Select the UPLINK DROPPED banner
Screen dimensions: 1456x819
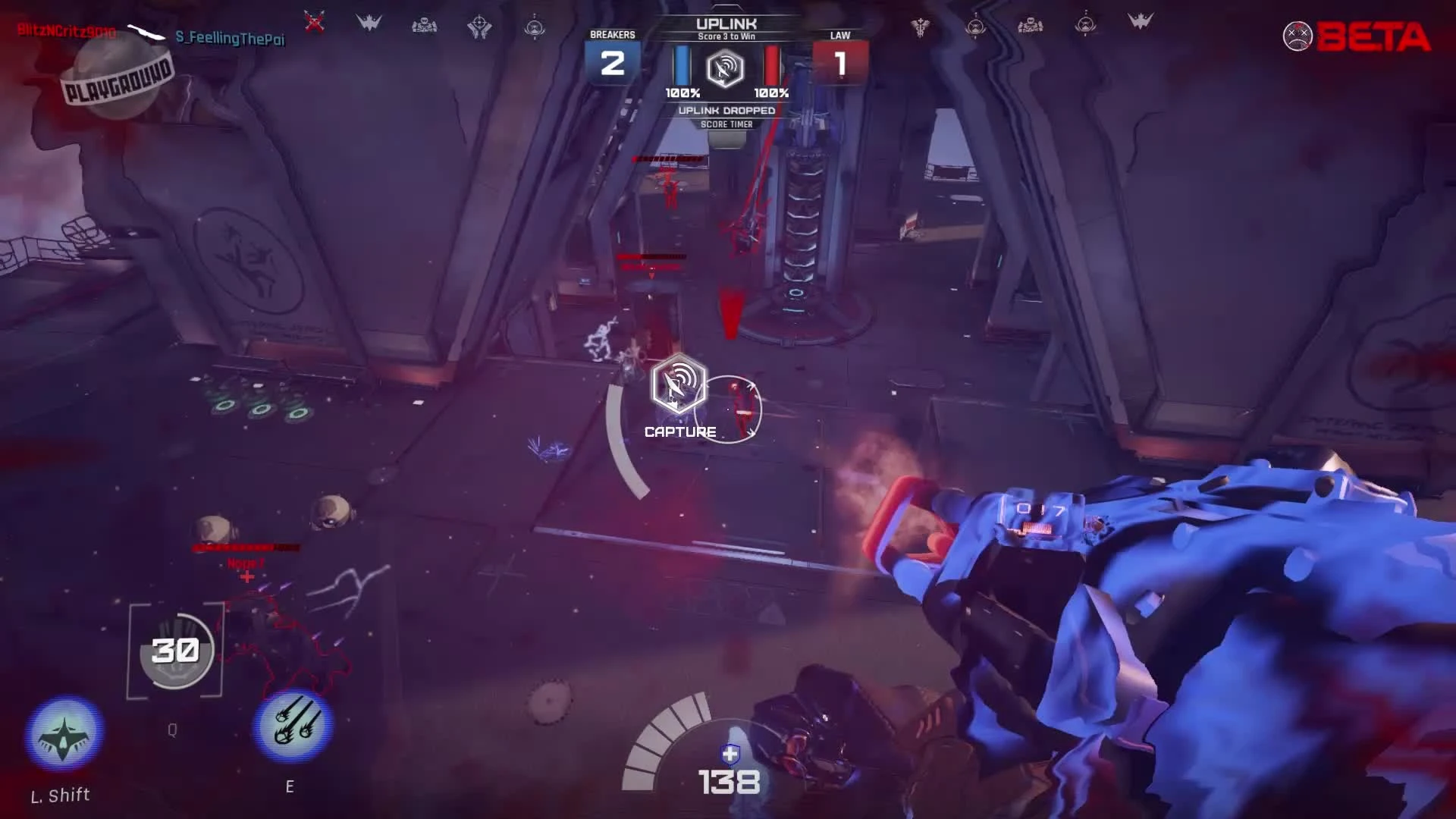727,110
